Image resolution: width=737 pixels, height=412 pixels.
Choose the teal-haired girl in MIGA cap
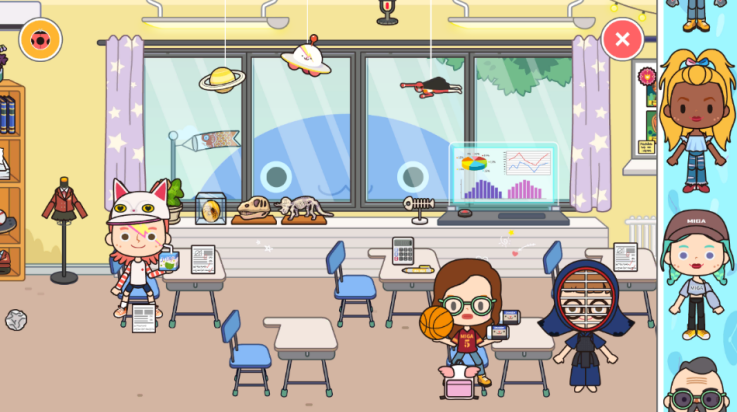[695, 270]
